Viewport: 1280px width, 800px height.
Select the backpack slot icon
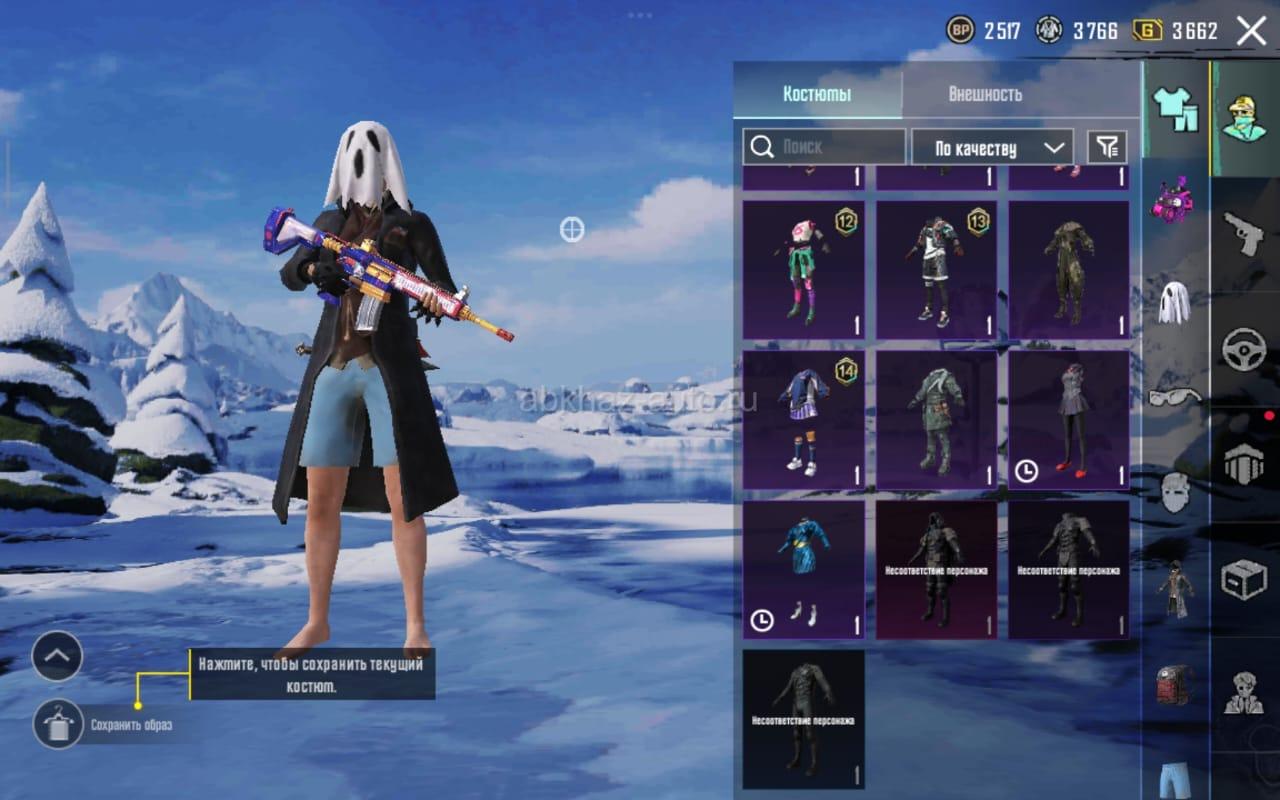tap(1174, 685)
